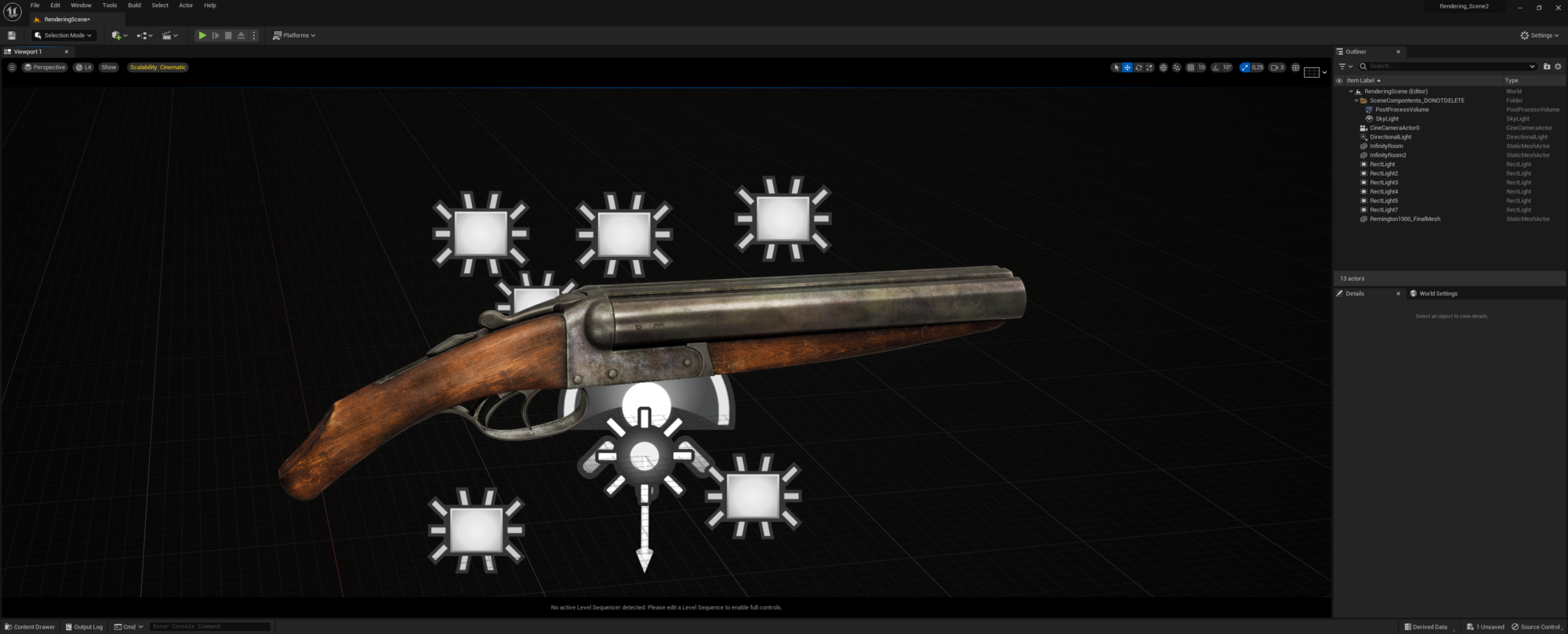The height and width of the screenshot is (634, 1568).
Task: Open the Blueprints icon in the toolbar
Action: (143, 35)
